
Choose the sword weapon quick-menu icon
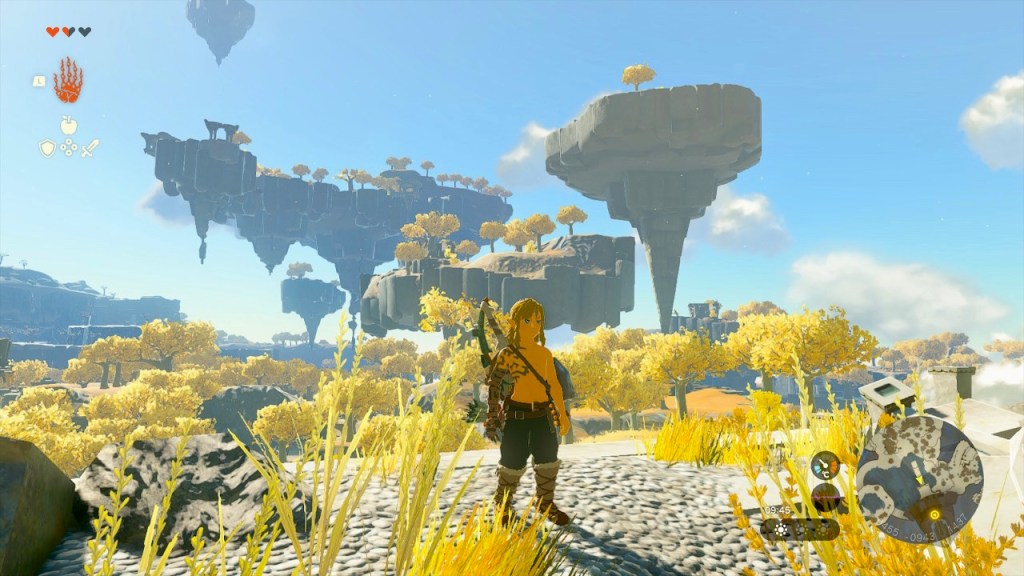click(90, 148)
